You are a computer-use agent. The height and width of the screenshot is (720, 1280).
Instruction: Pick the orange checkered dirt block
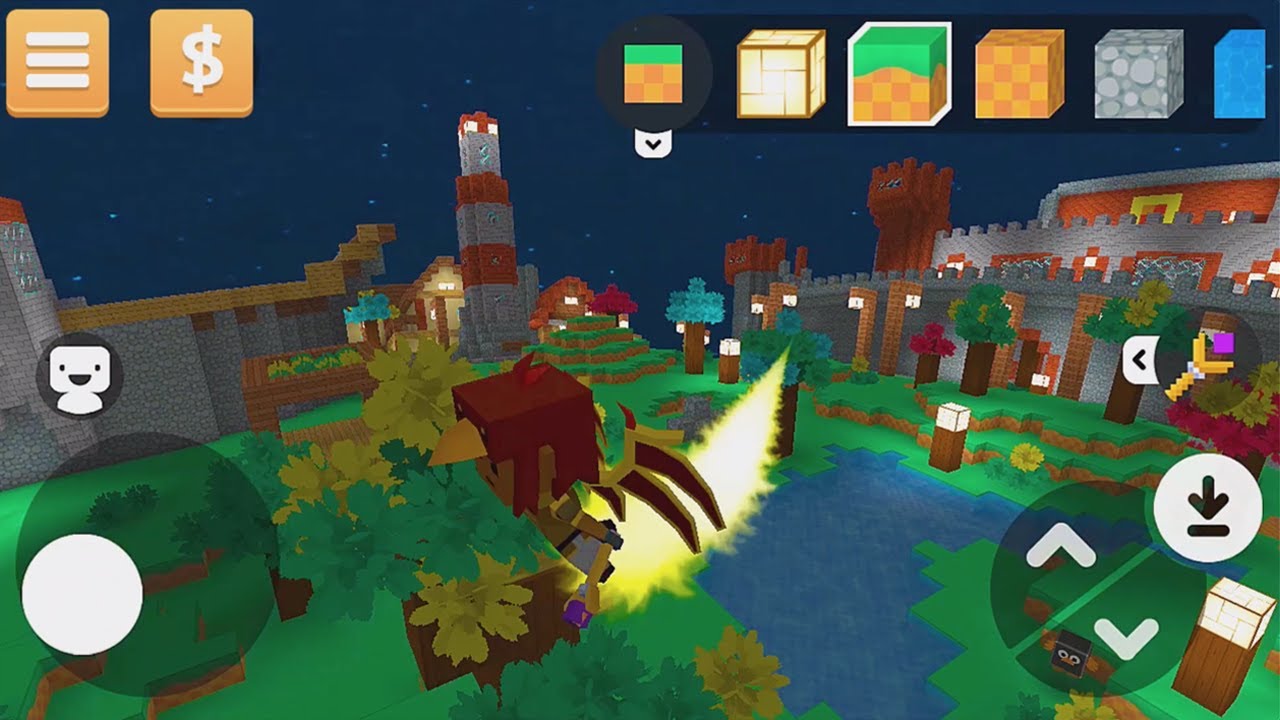pyautogui.click(x=1019, y=73)
